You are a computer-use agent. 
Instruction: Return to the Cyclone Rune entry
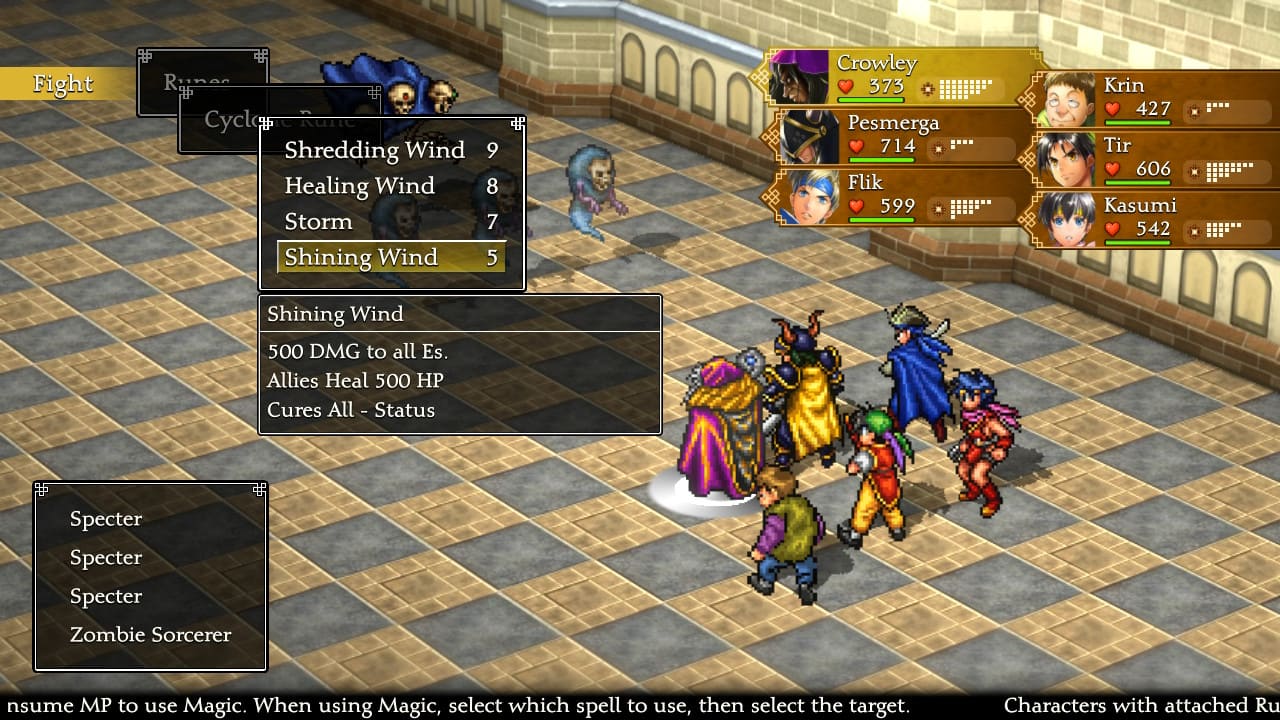click(x=225, y=120)
